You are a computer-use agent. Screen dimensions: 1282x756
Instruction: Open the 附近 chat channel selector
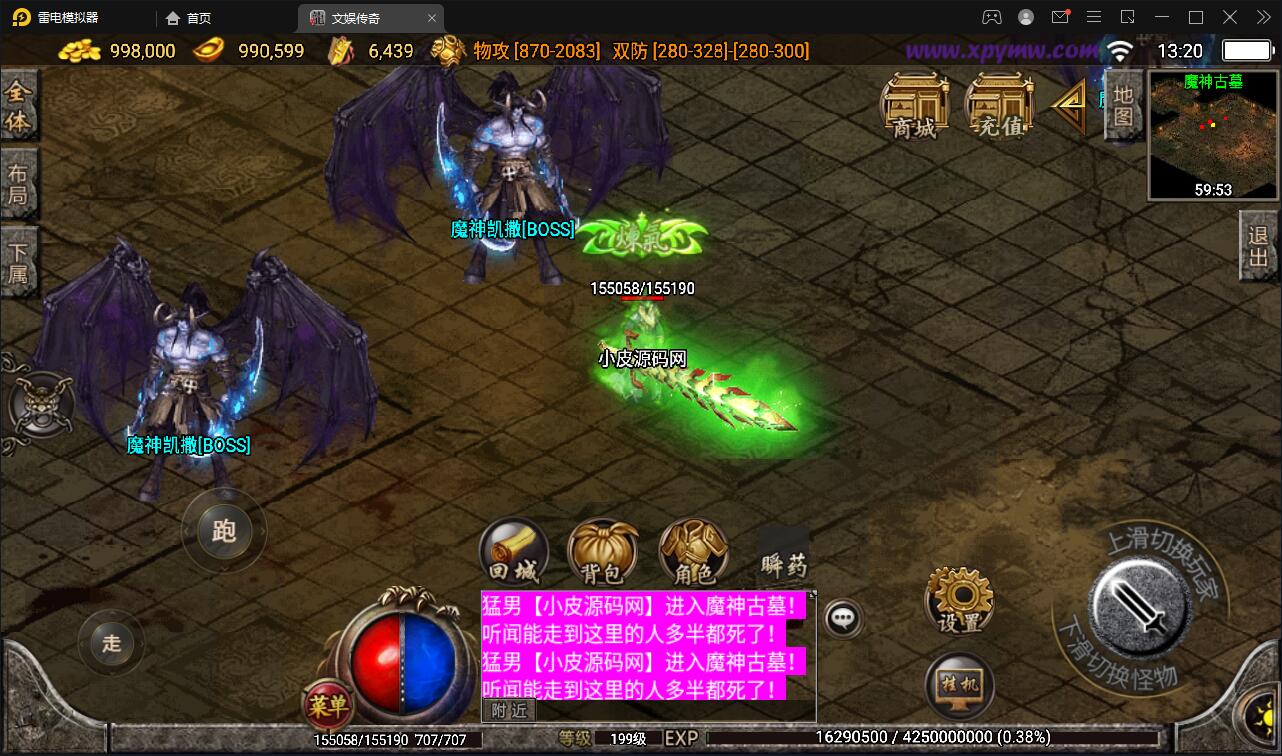click(x=511, y=710)
